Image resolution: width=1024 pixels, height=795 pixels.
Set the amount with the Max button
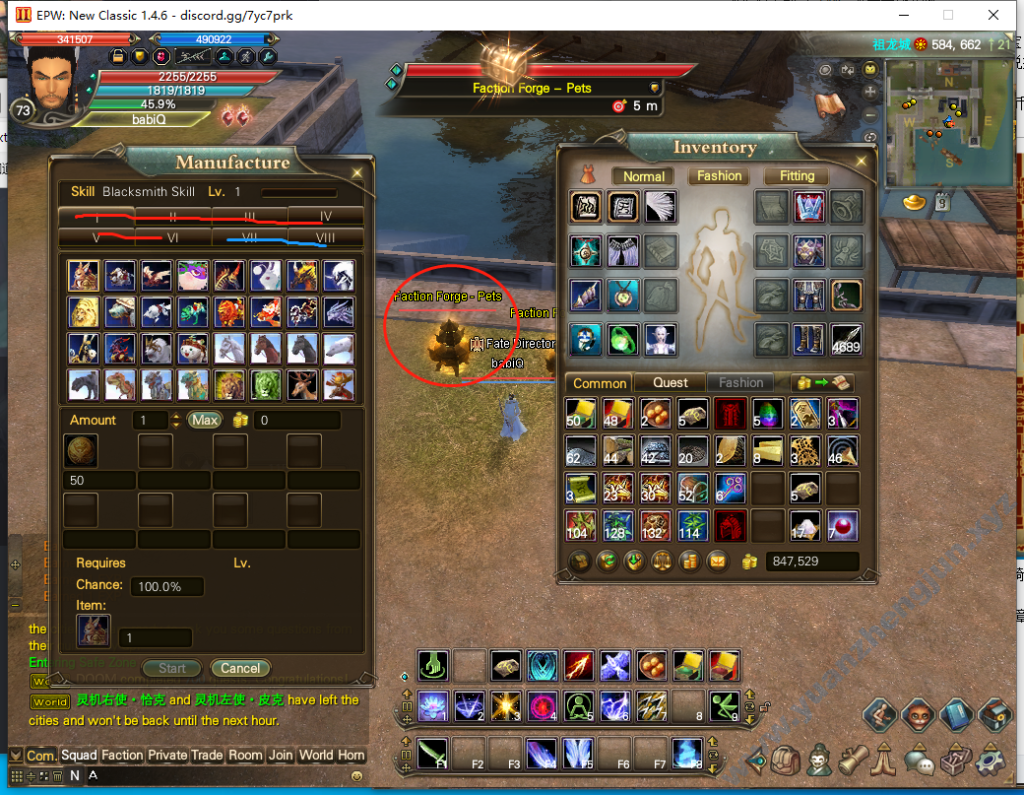[x=204, y=420]
